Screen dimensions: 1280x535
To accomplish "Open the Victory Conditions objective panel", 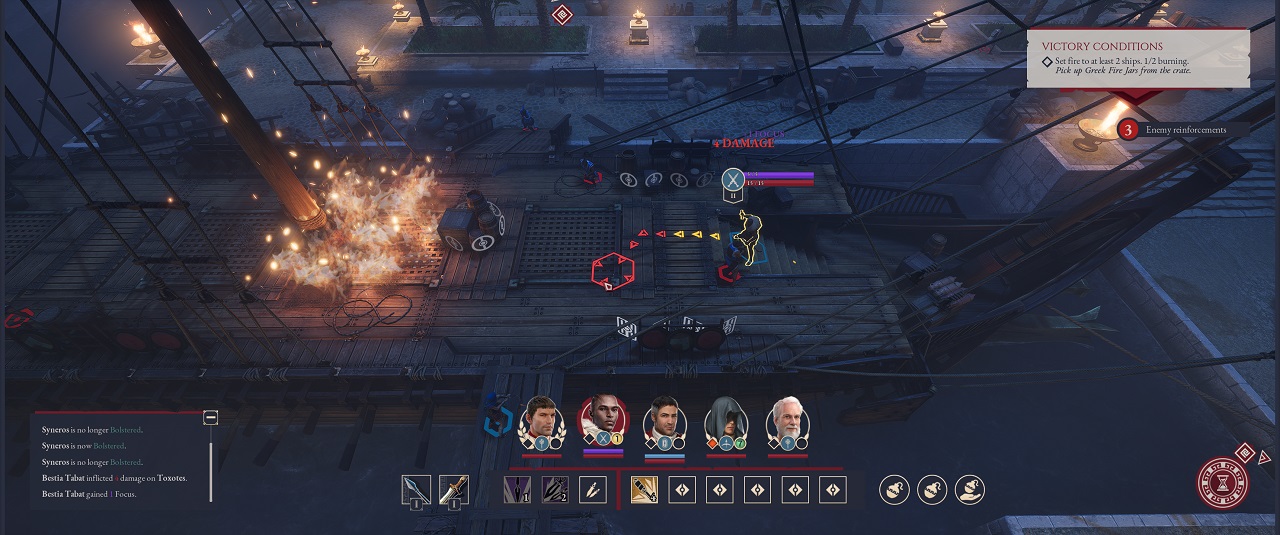I will (x=1138, y=58).
